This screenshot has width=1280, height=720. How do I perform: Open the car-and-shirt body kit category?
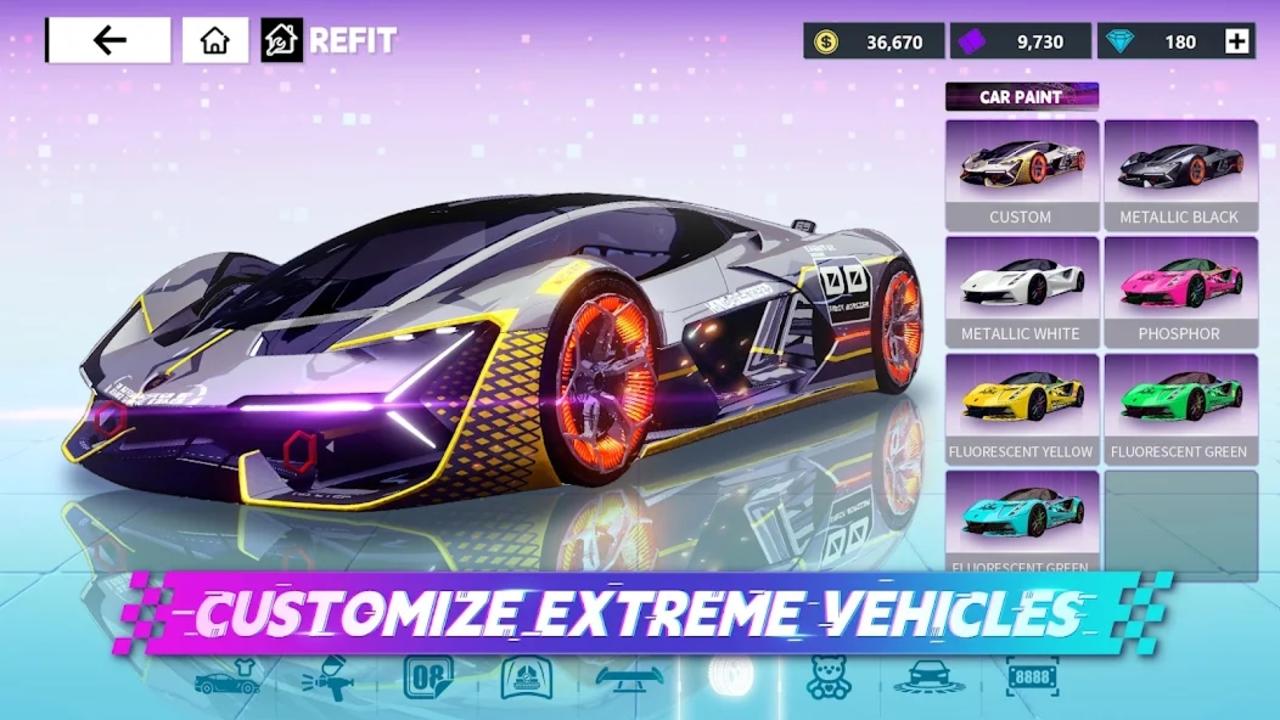227,677
